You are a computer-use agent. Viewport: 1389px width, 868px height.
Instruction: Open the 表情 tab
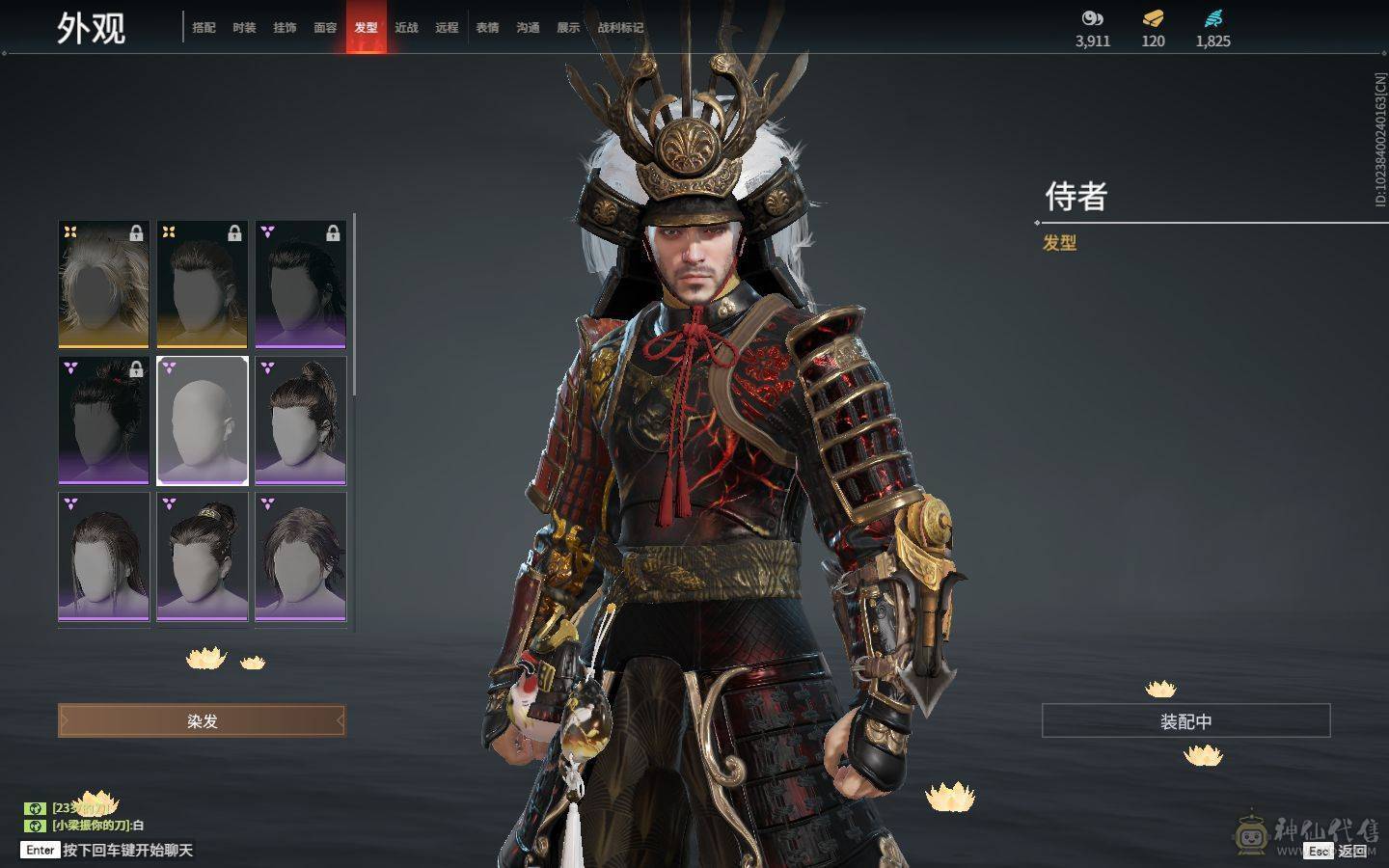[487, 28]
